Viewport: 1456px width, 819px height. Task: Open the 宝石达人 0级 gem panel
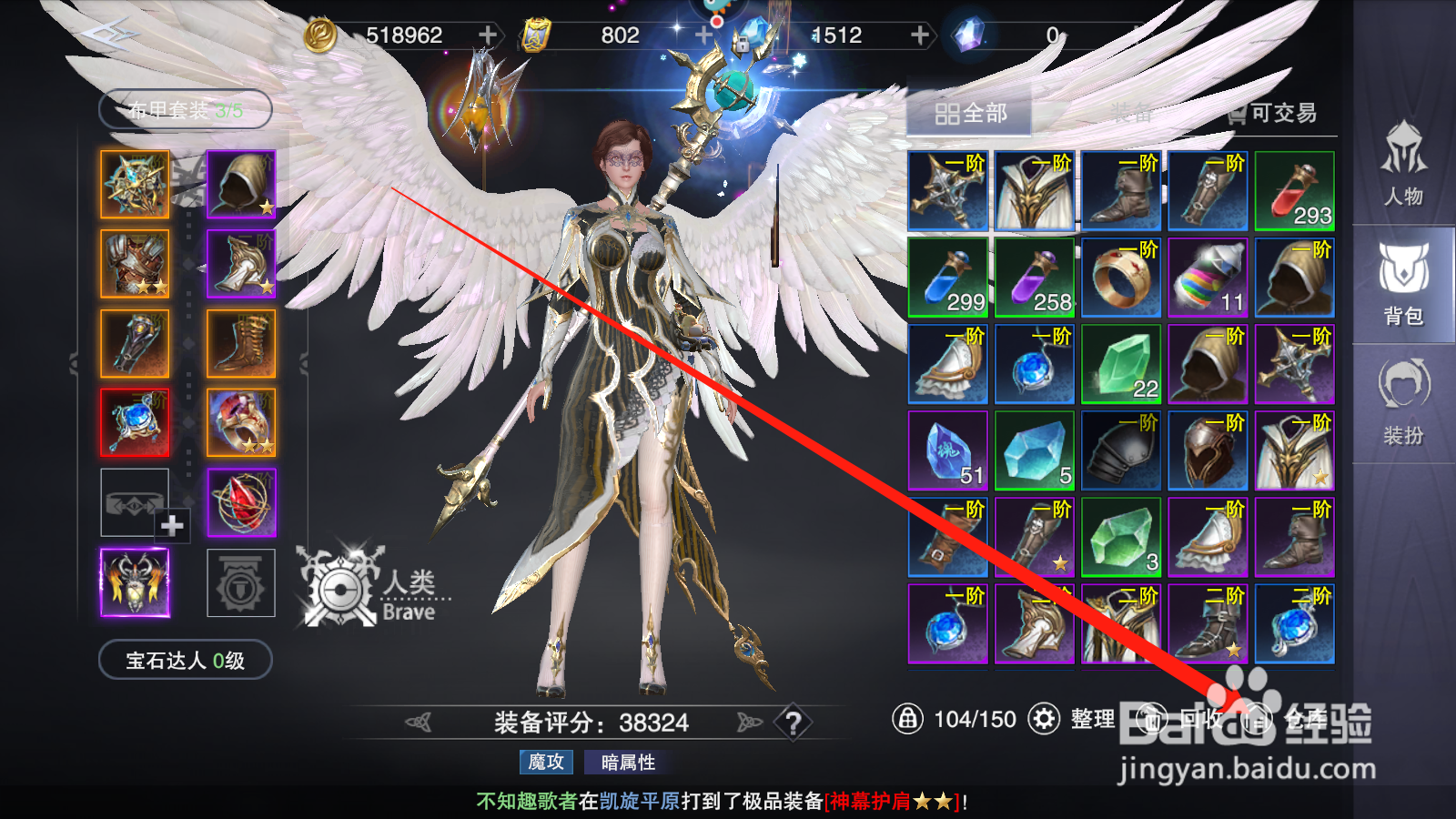pyautogui.click(x=183, y=661)
